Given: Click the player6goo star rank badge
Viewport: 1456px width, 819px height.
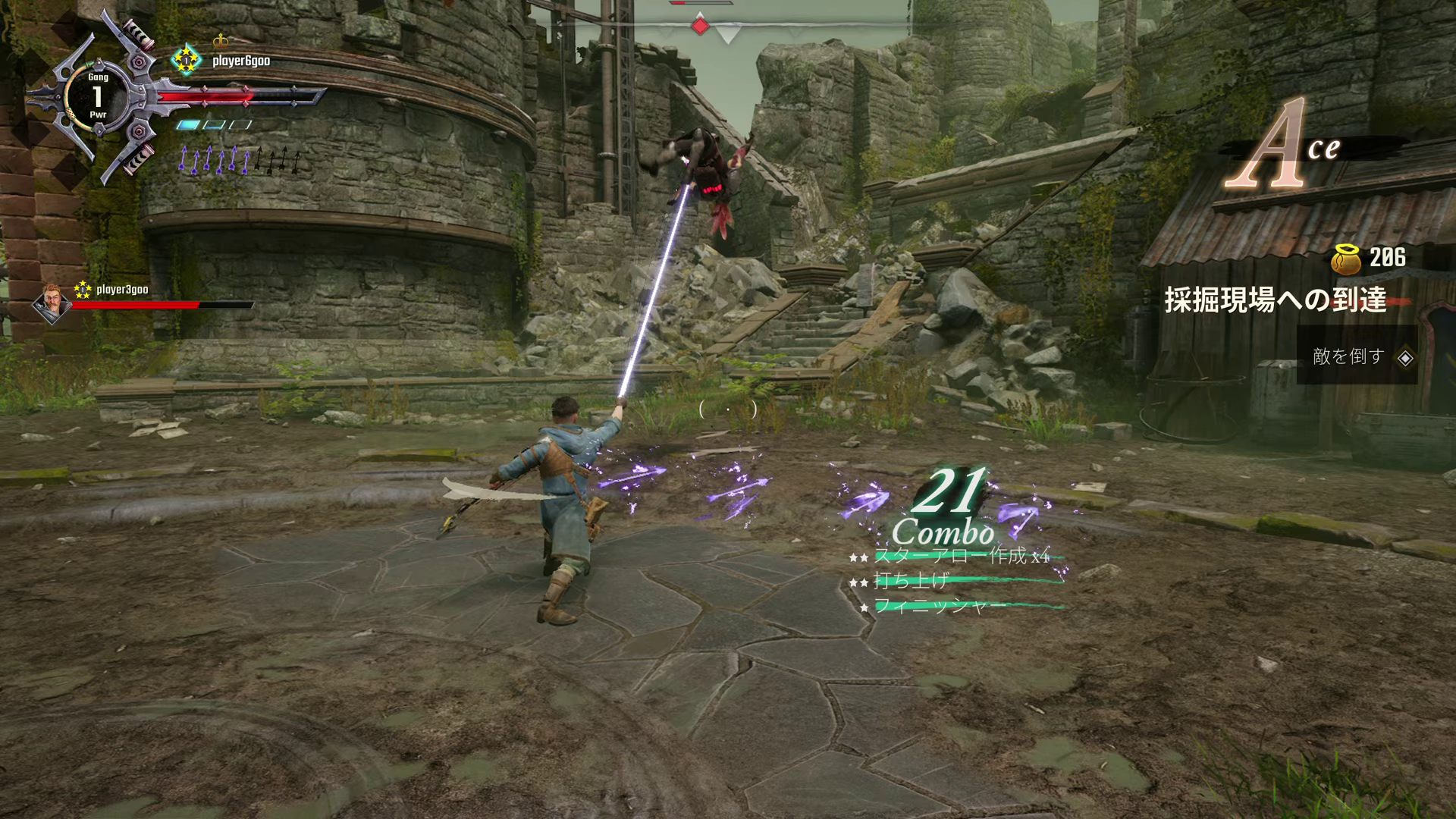Looking at the screenshot, I should (x=185, y=60).
